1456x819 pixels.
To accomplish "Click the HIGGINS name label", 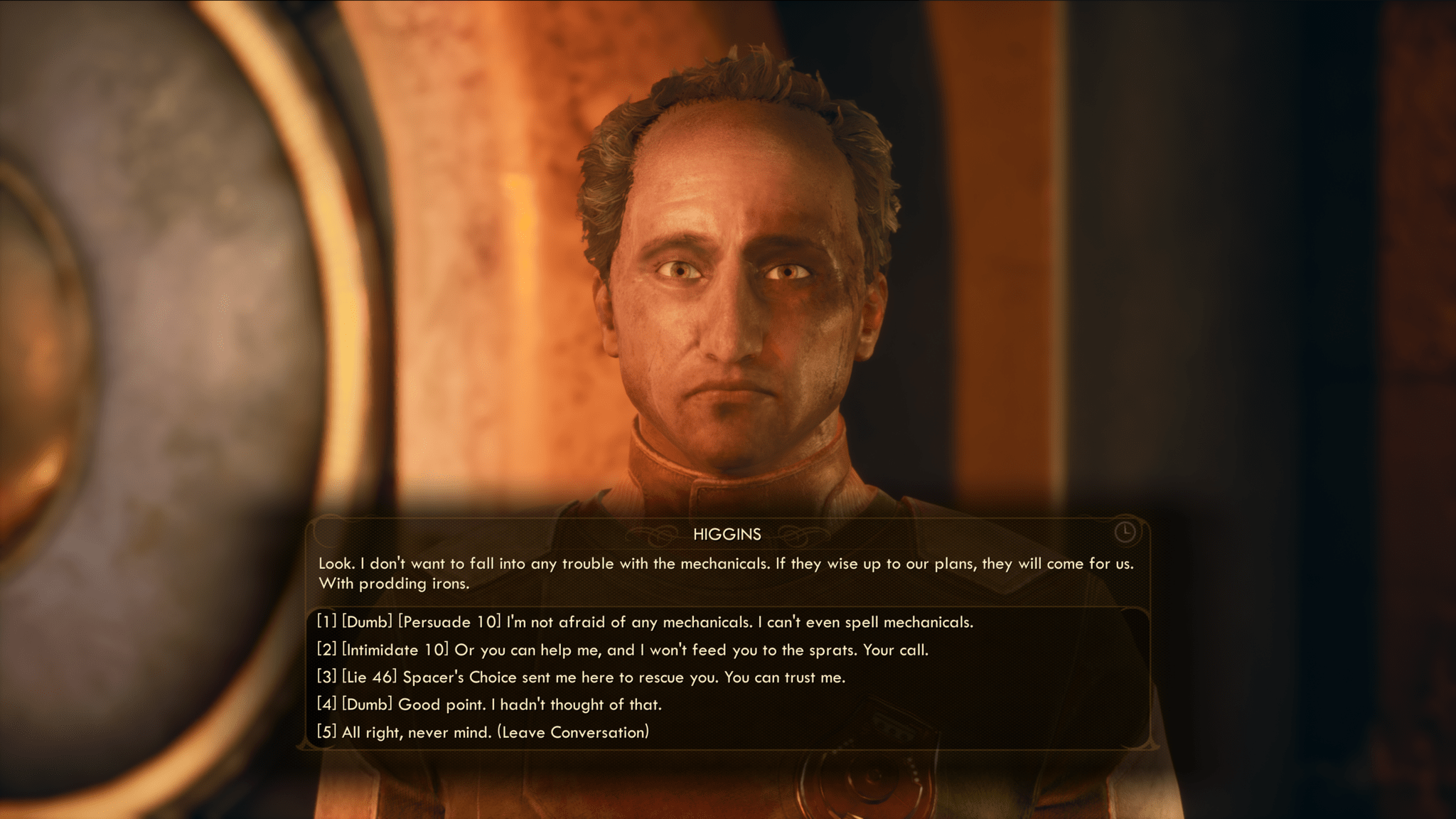I will (x=727, y=533).
